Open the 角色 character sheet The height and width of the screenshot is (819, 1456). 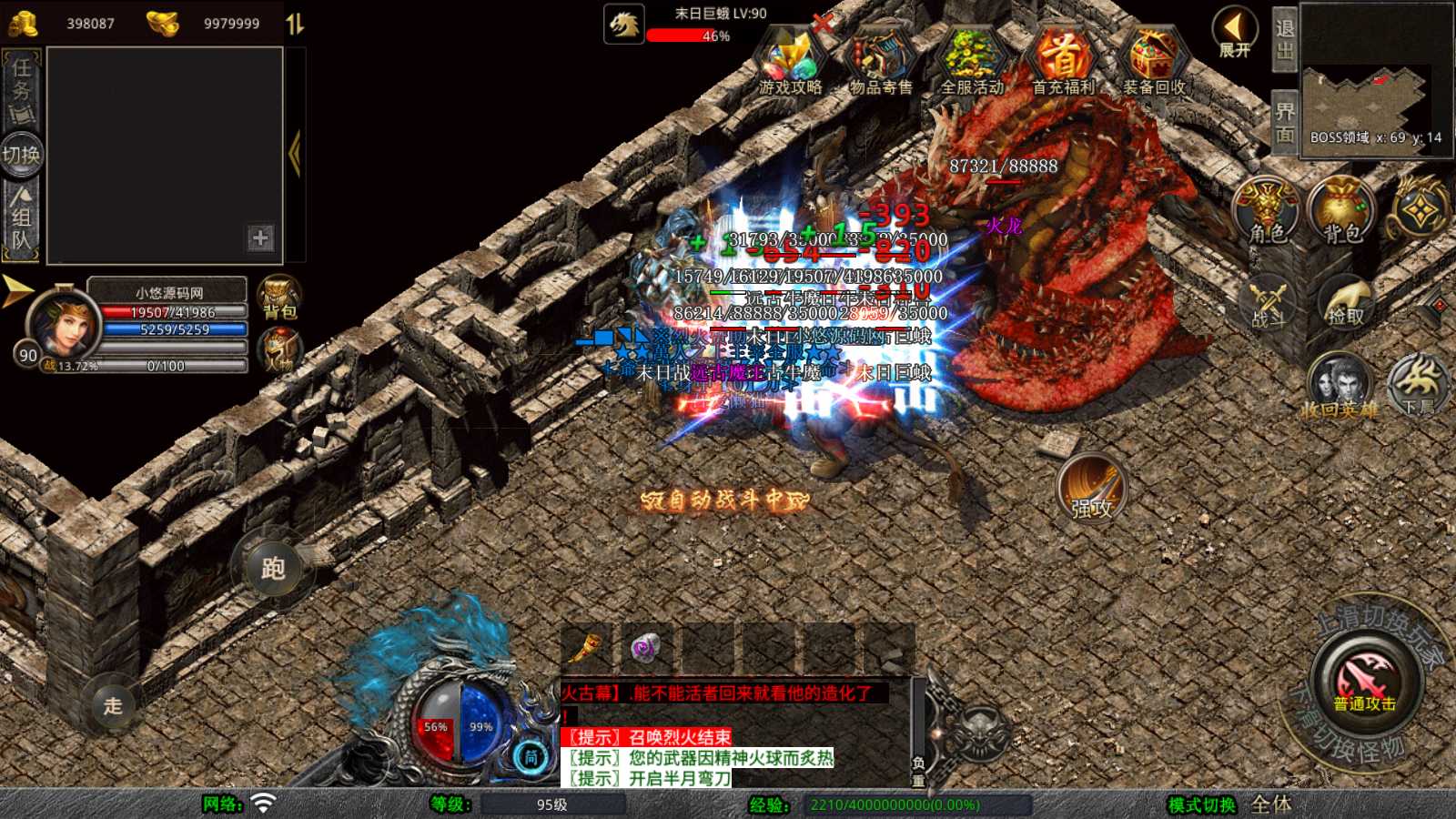[x=1266, y=211]
